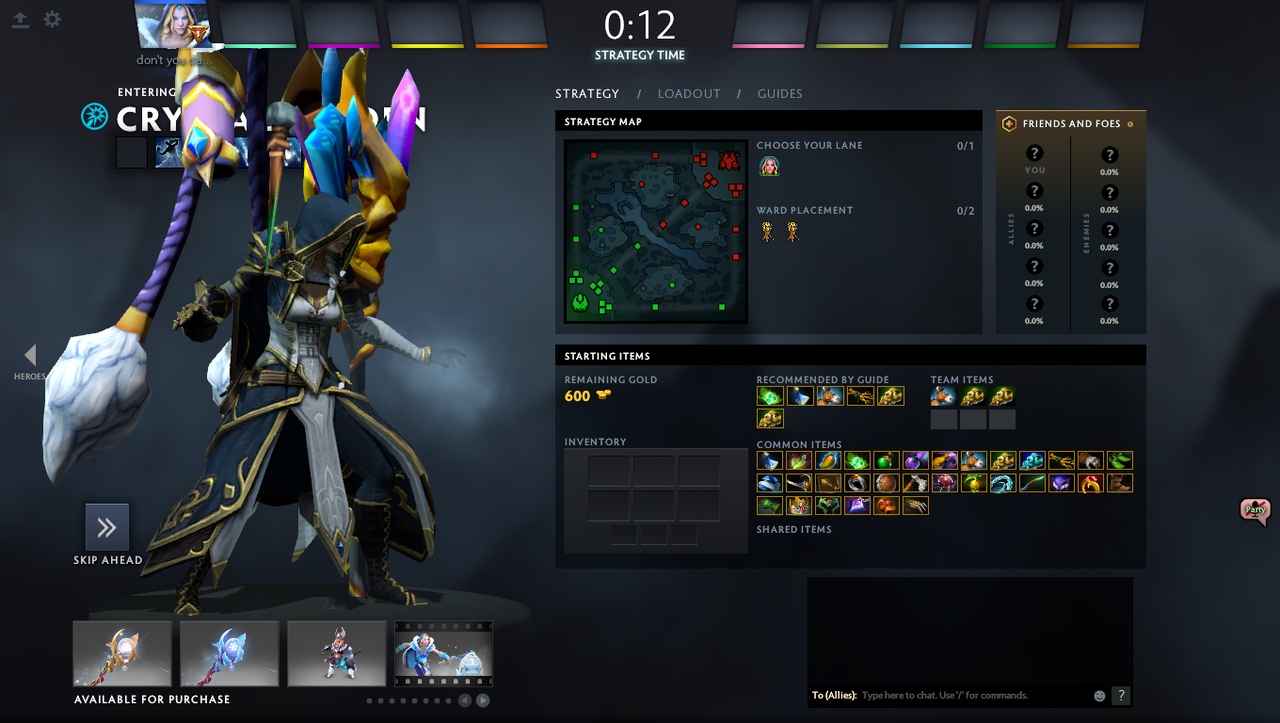Screen dimensions: 1280x723
Task: Click the strategy minimap
Action: tap(656, 231)
